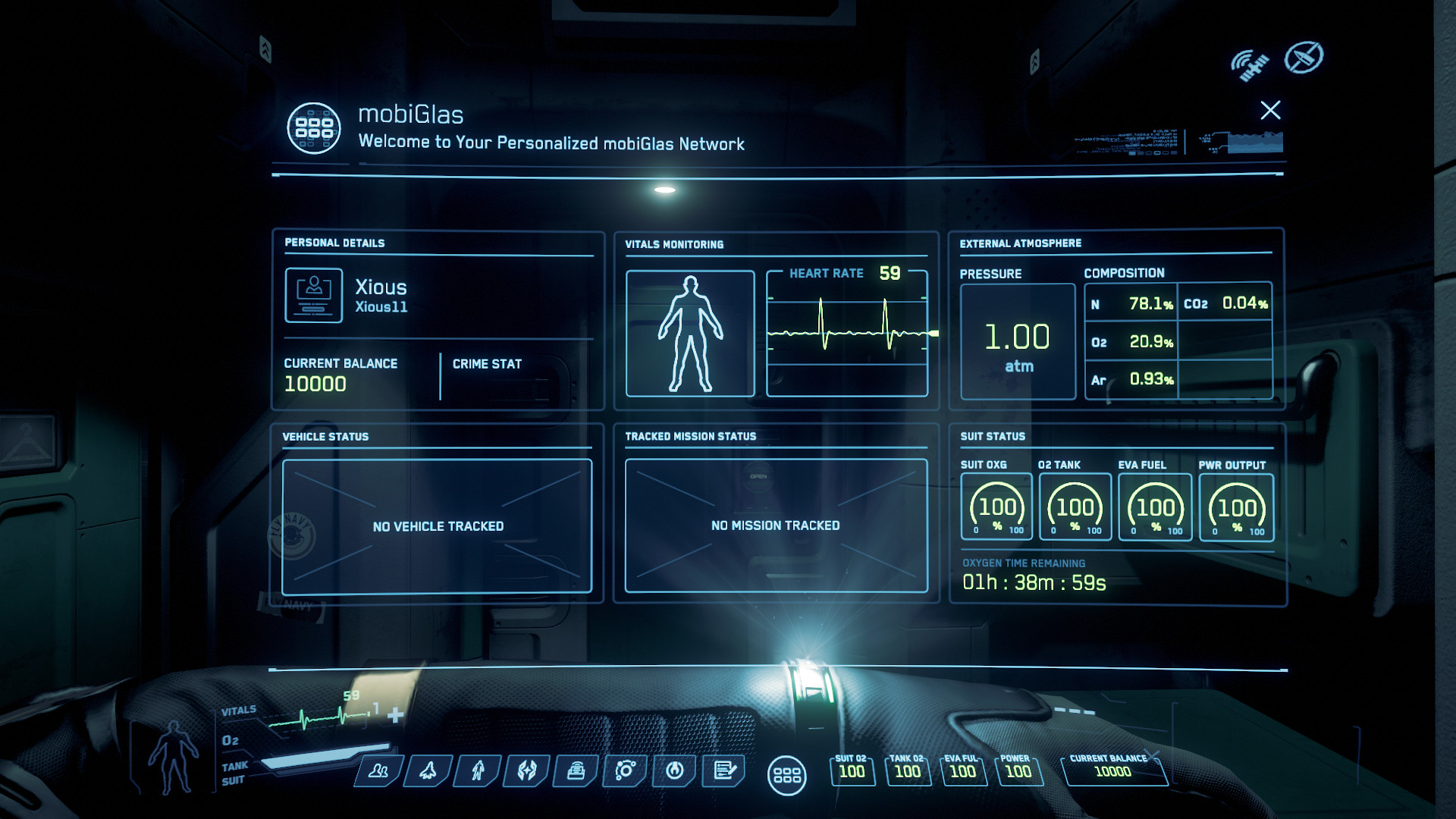Open the four-point star emblem app
This screenshot has width=1456, height=819.
pyautogui.click(x=527, y=771)
